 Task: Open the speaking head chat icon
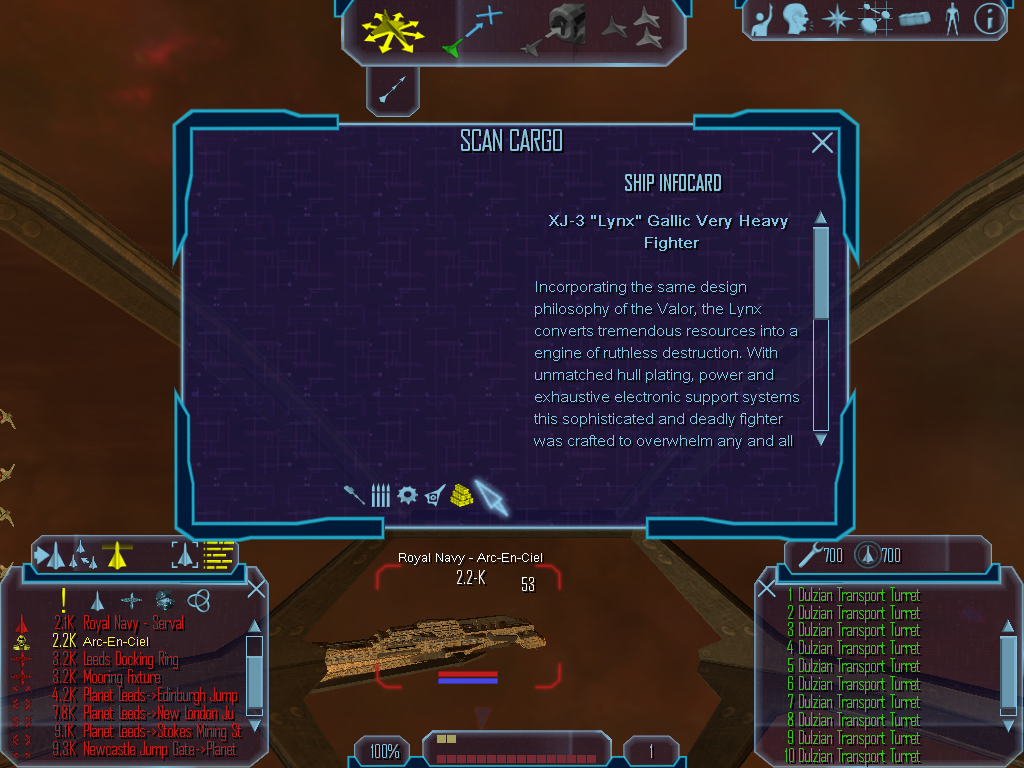click(x=796, y=18)
